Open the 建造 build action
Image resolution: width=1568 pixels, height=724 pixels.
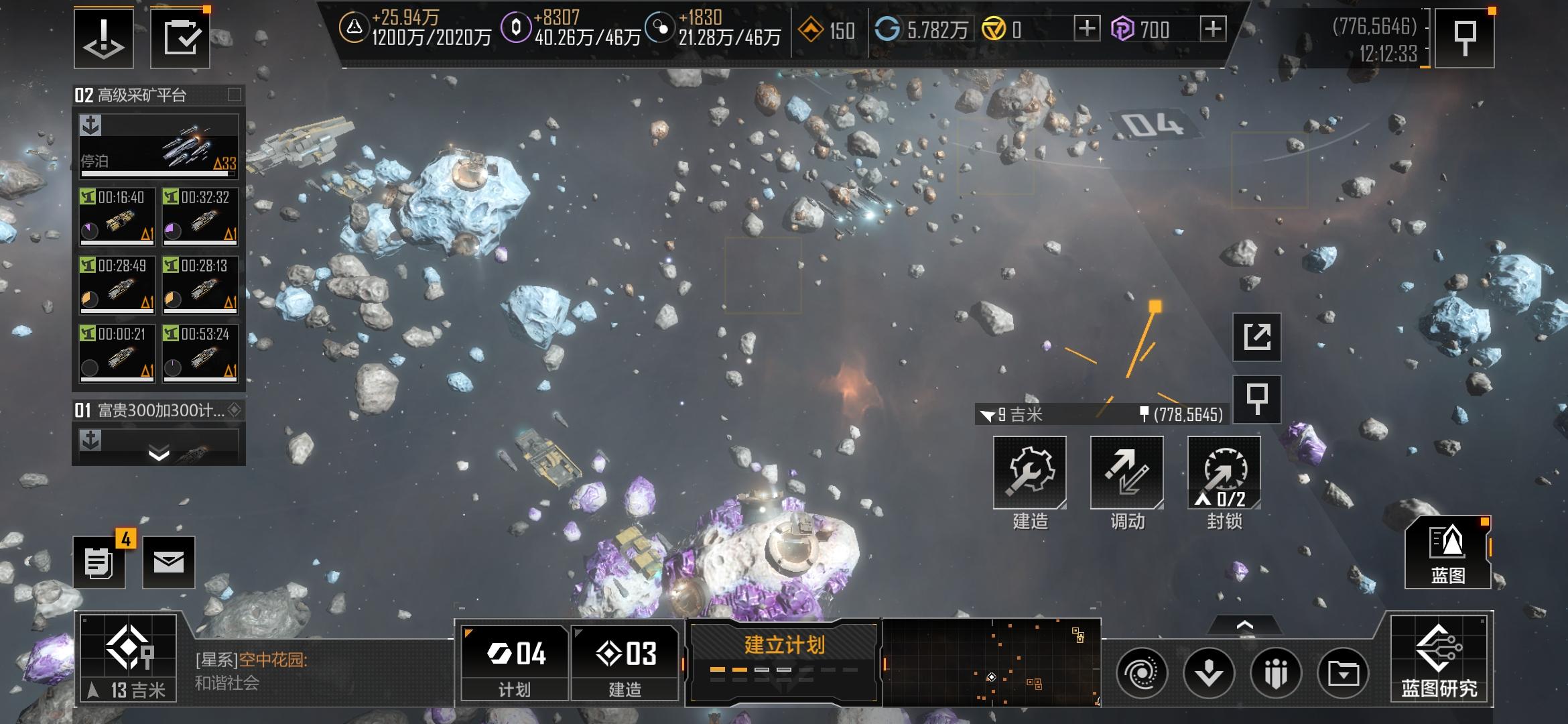click(x=1029, y=473)
